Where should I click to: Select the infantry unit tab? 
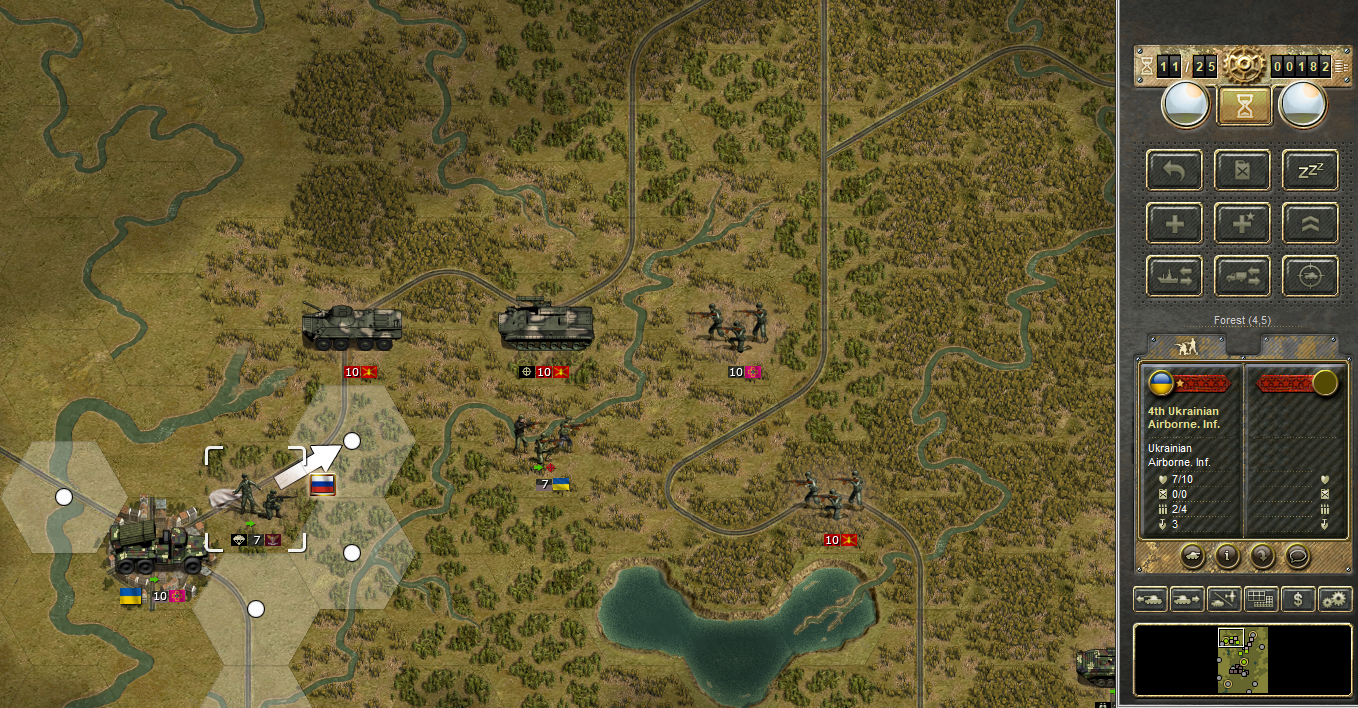click(x=1187, y=346)
